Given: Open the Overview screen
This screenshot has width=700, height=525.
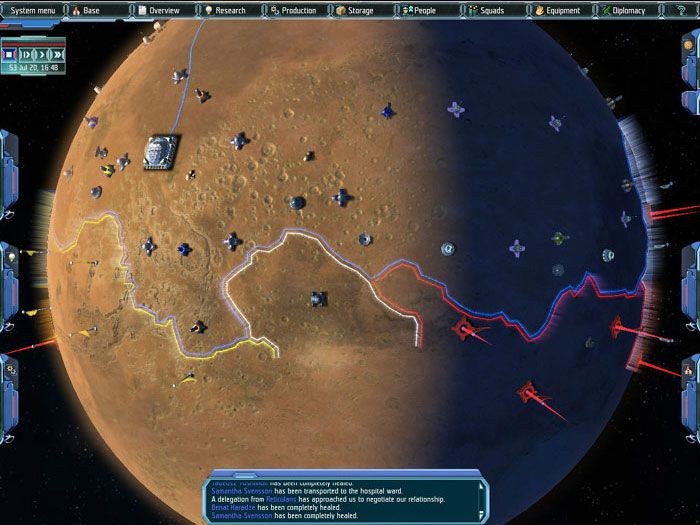Looking at the screenshot, I should [162, 10].
